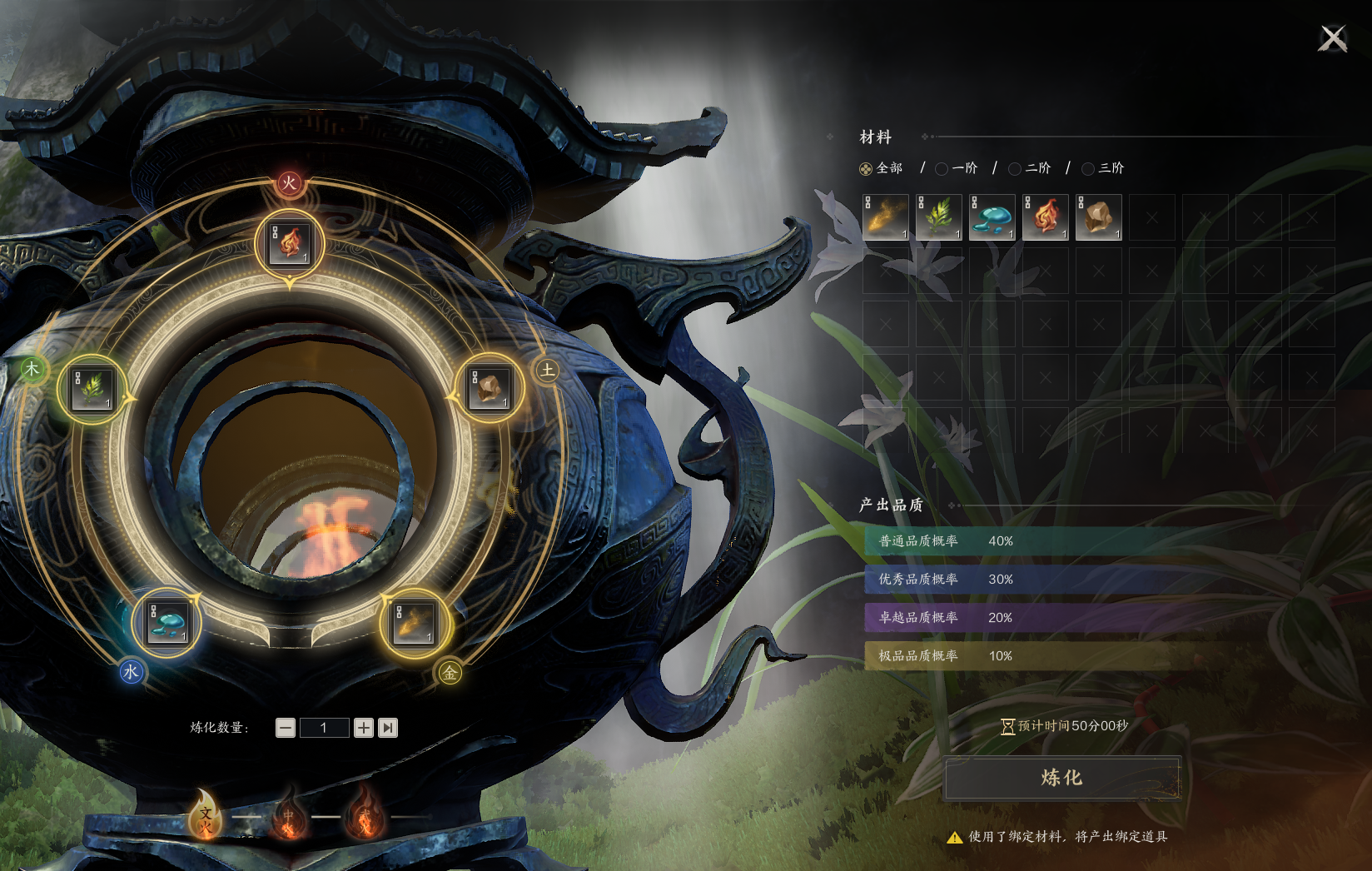Screen dimensions: 1372x871
Task: Close the alchemy furnace window
Action: 1333,38
